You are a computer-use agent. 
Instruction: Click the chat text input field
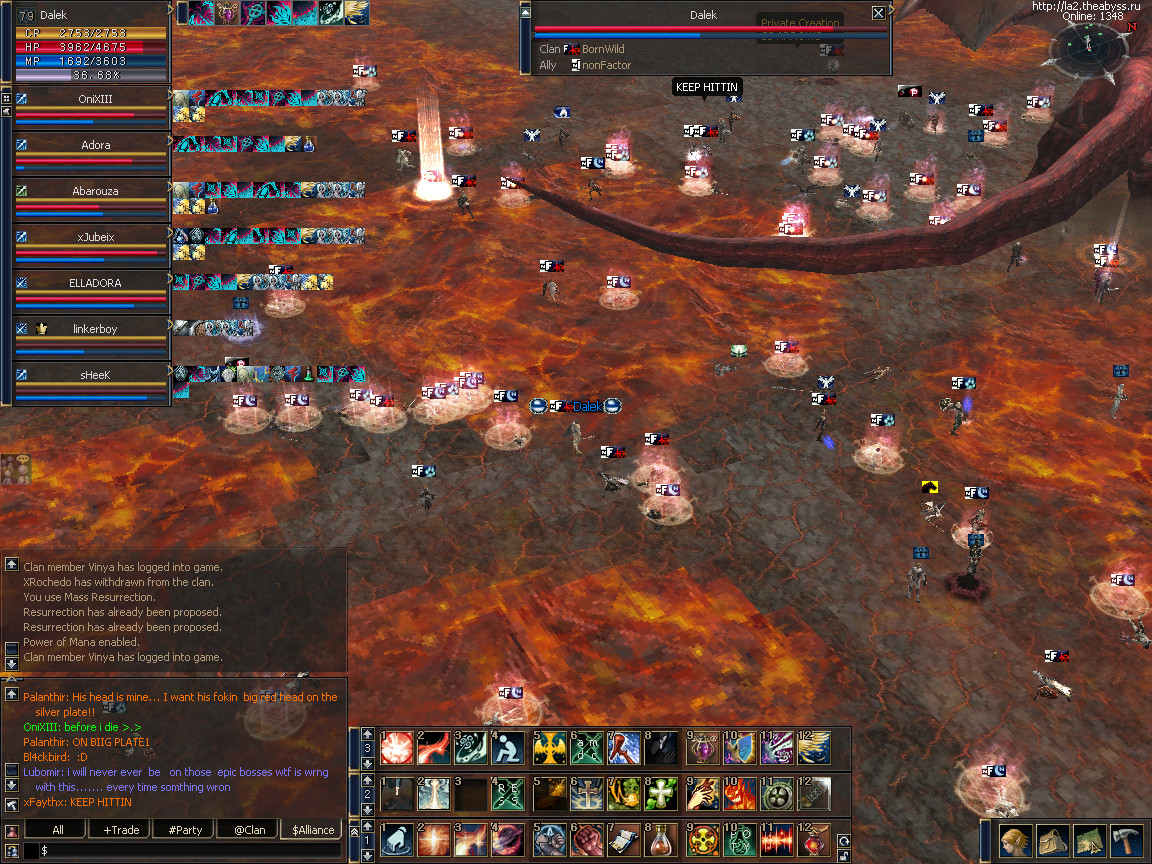tap(190, 850)
